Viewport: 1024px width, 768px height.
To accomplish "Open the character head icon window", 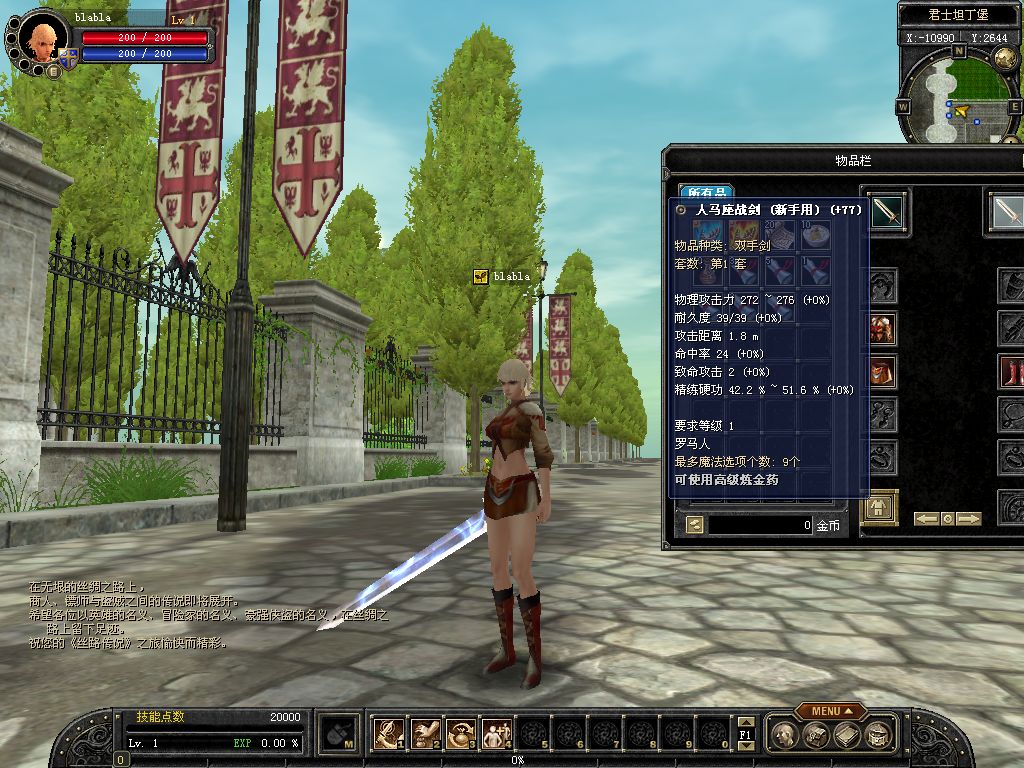I will click(786, 736).
